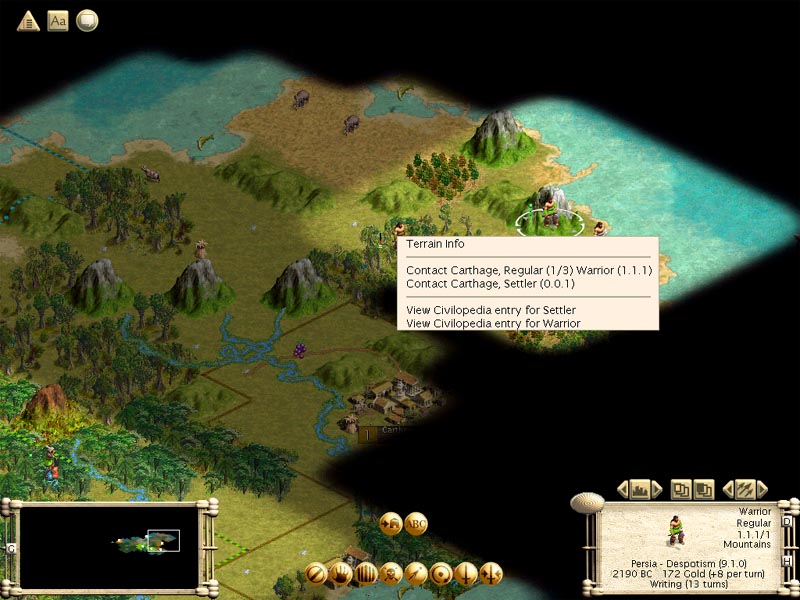The image size is (800, 600).
Task: Open the cityscape button above the info box
Action: 638,489
